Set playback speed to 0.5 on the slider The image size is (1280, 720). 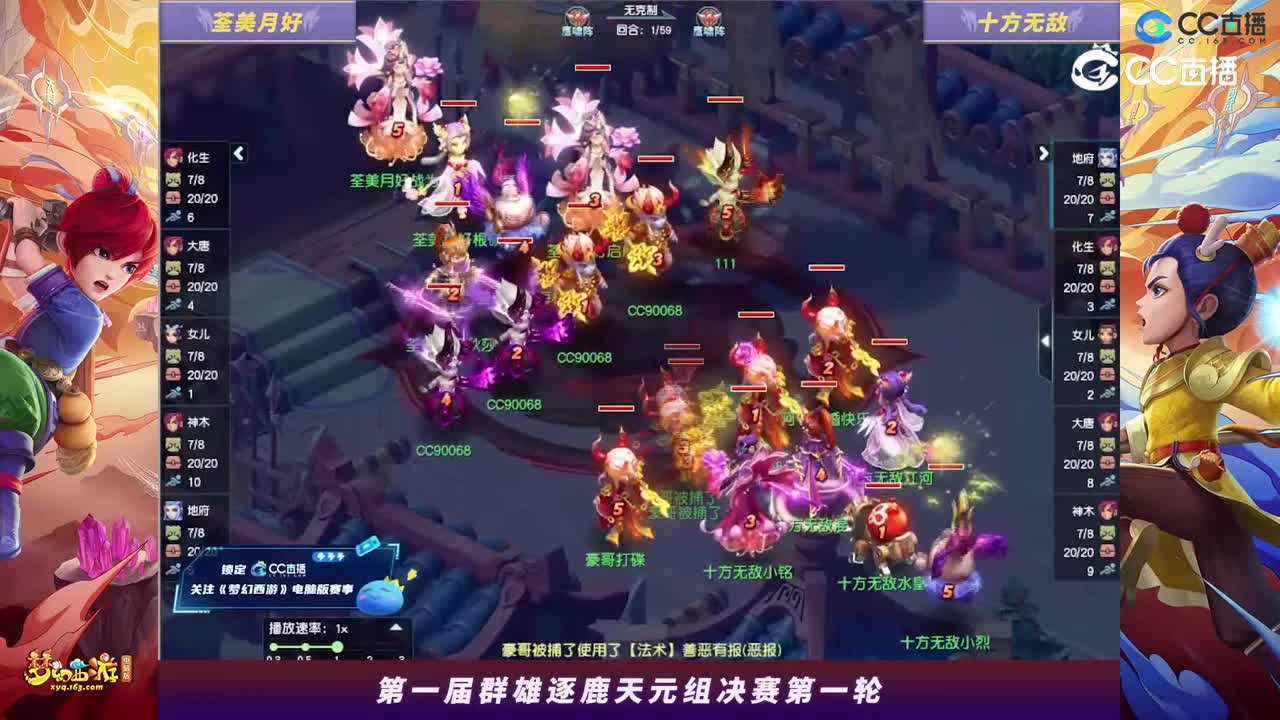pyautogui.click(x=306, y=646)
